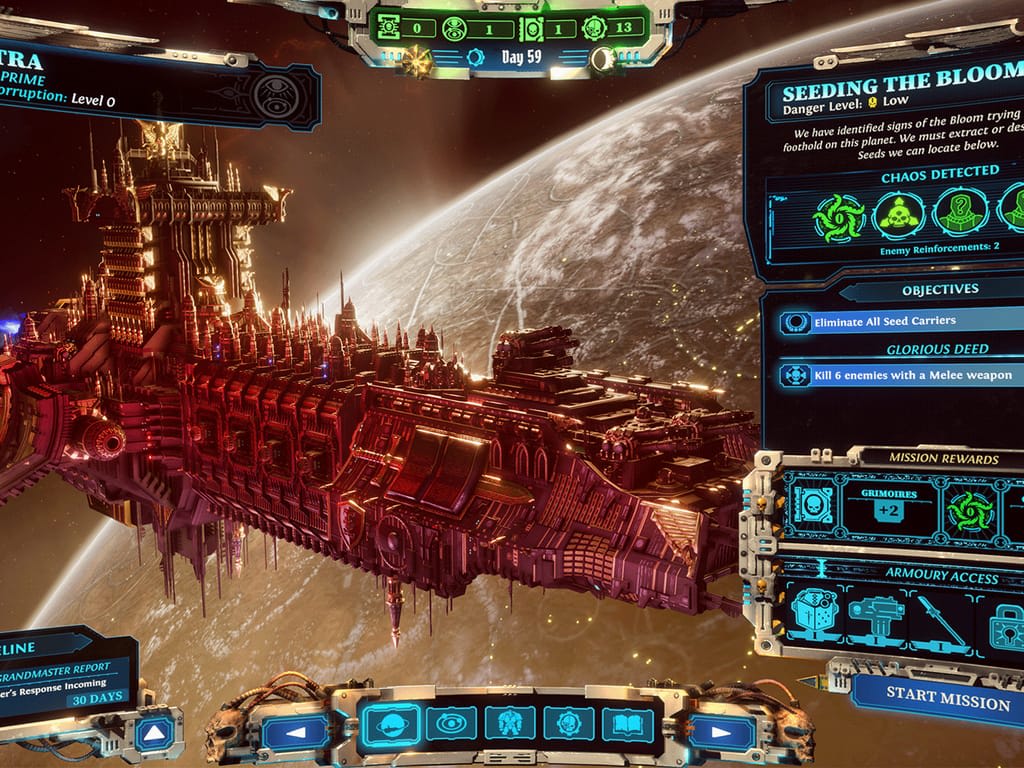Expand the timeline panel with the up arrow
Image resolution: width=1024 pixels, height=768 pixels.
point(154,735)
